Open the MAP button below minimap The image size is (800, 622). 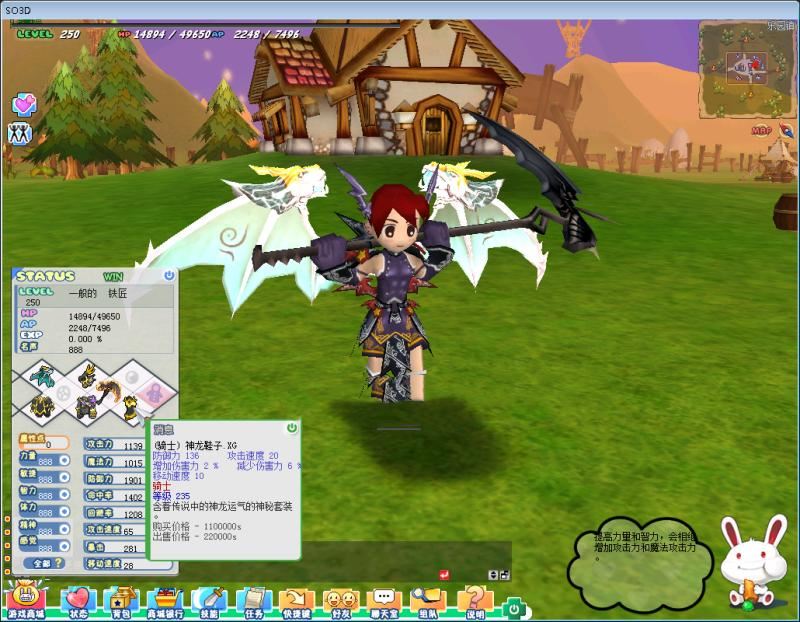tap(762, 131)
